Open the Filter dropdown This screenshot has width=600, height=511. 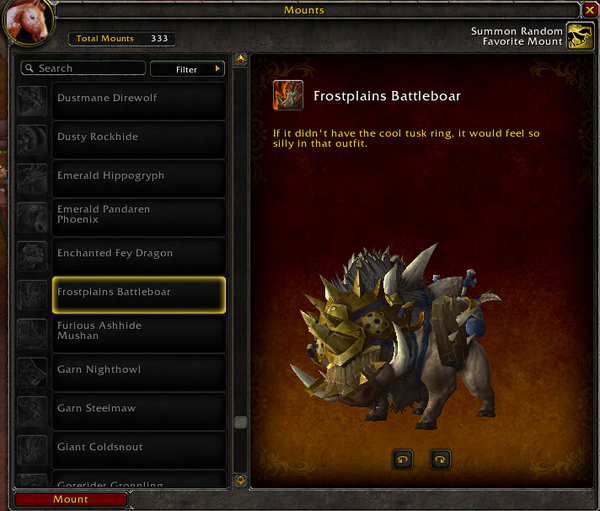[x=187, y=69]
